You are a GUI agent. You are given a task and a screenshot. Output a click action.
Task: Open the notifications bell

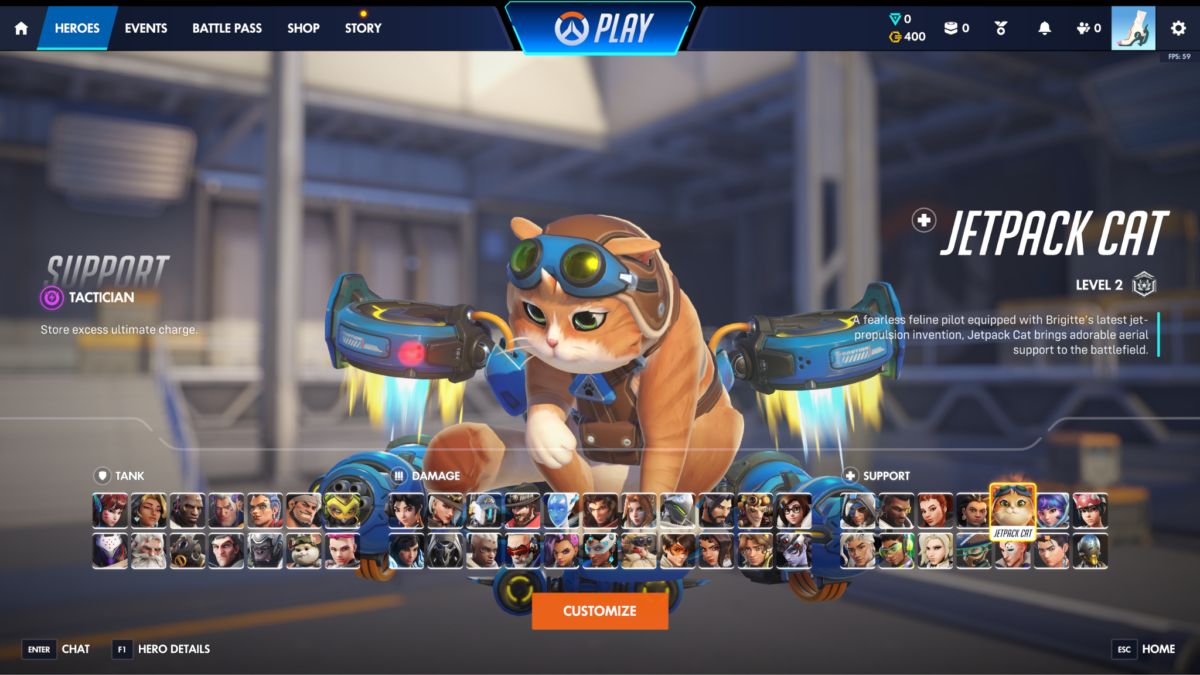point(1045,28)
